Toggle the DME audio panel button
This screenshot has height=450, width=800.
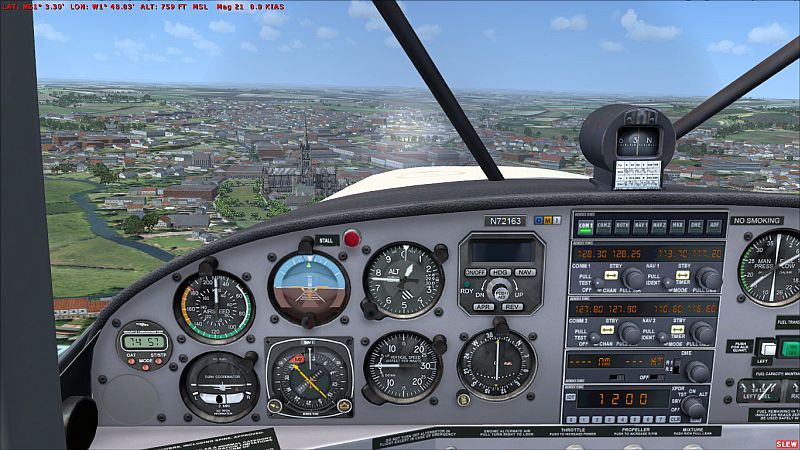pos(696,226)
